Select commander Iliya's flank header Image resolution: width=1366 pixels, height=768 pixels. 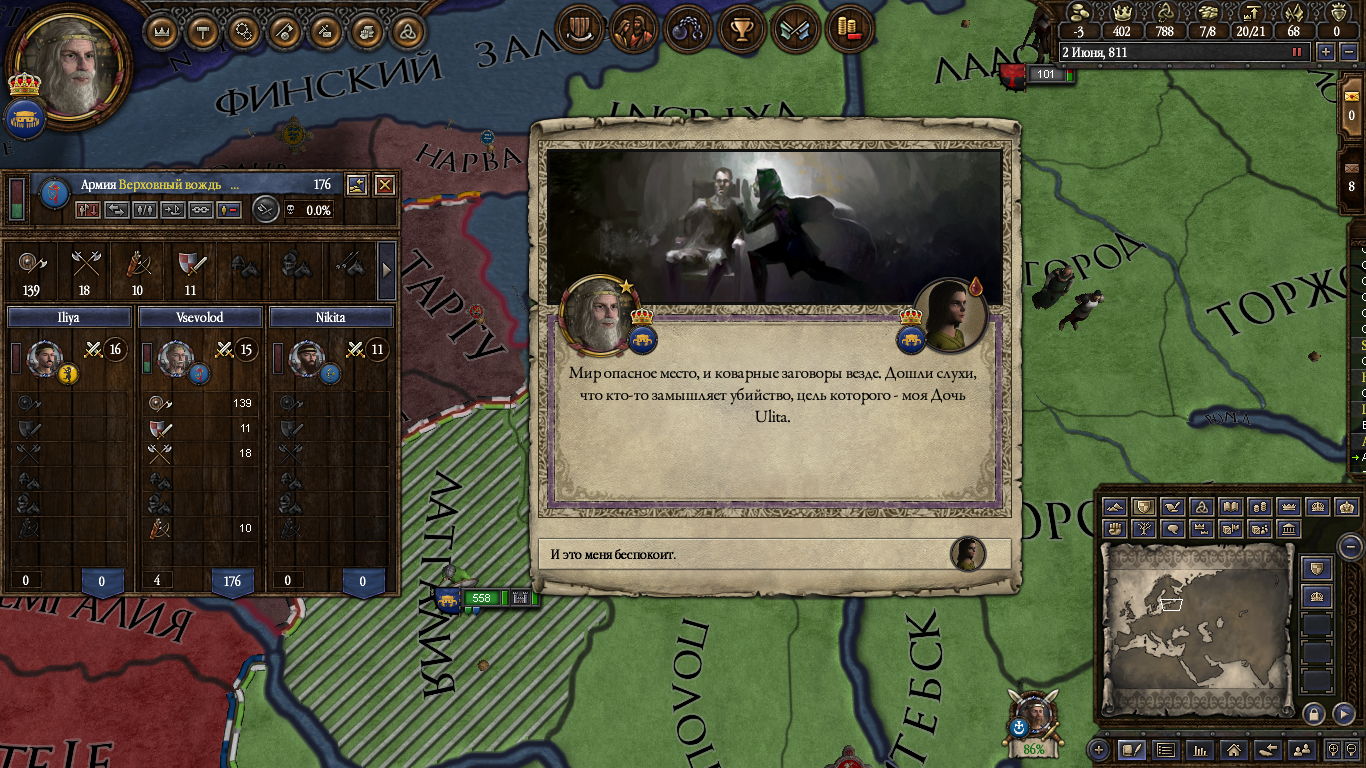pyautogui.click(x=69, y=317)
